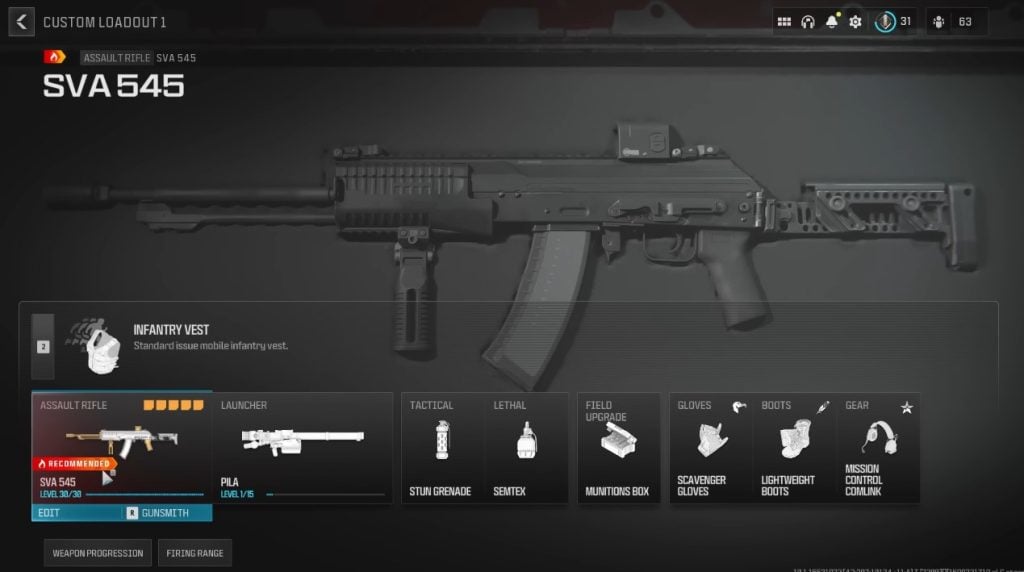Screen dimensions: 1024x572
Task: Choose the Scavenger Gloves slot
Action: [710, 447]
